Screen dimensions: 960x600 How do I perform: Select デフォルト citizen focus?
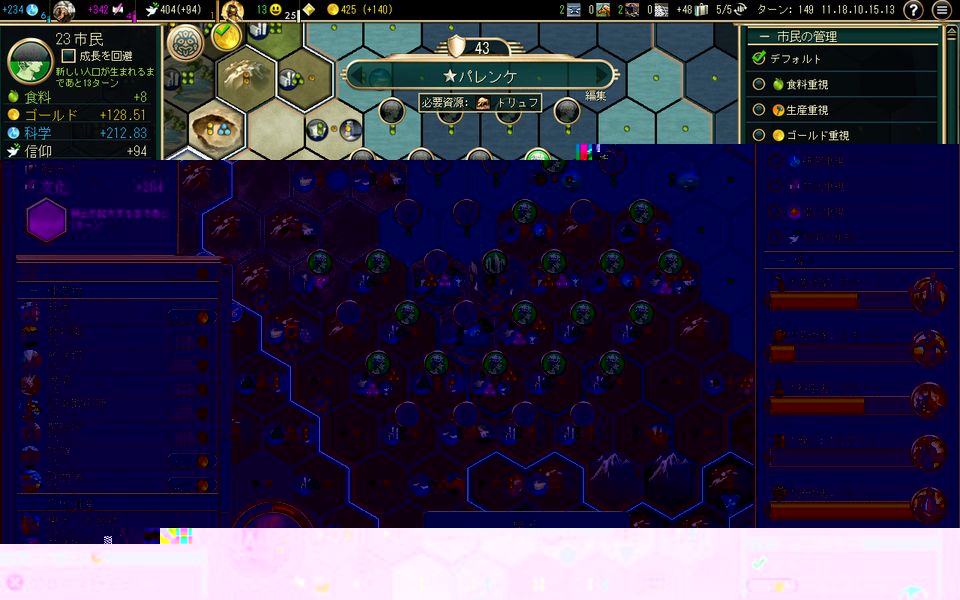tap(759, 59)
